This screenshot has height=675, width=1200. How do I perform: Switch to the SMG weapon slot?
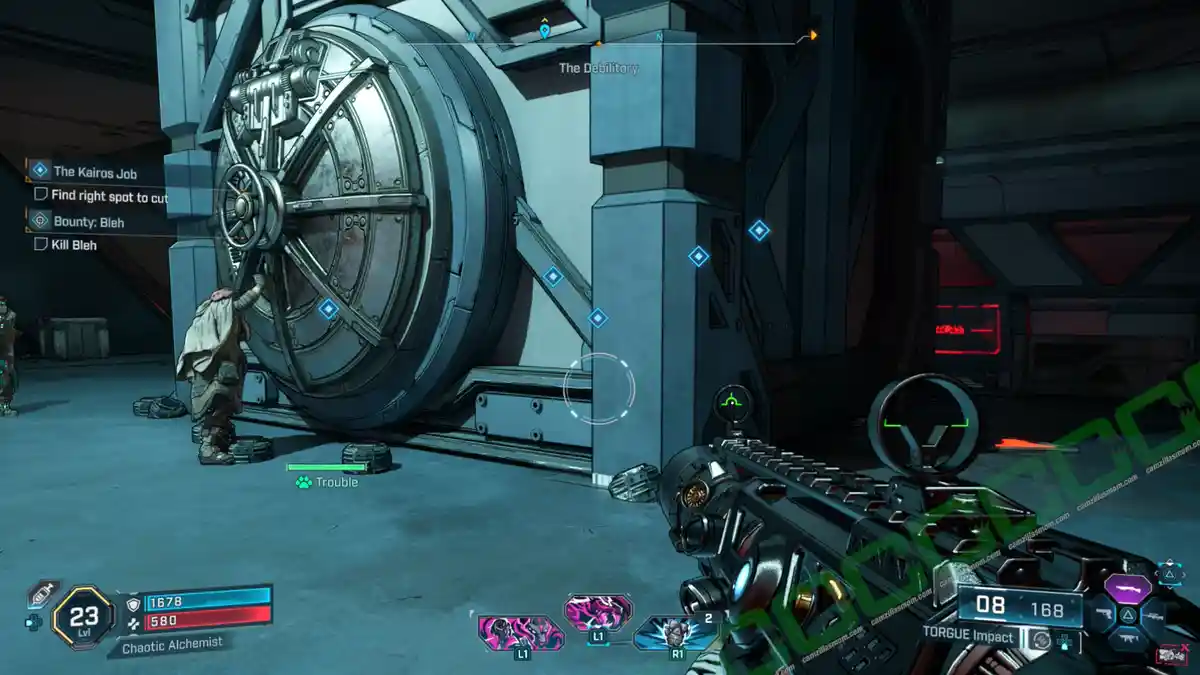tap(1128, 640)
